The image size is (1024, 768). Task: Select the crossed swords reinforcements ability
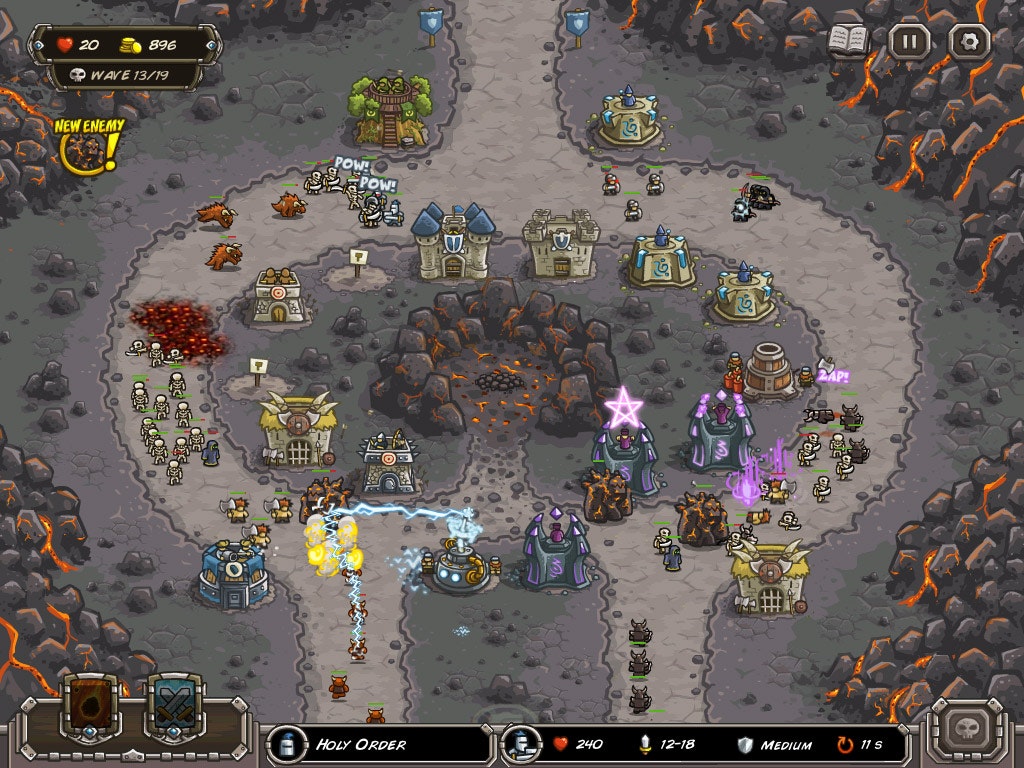click(176, 705)
